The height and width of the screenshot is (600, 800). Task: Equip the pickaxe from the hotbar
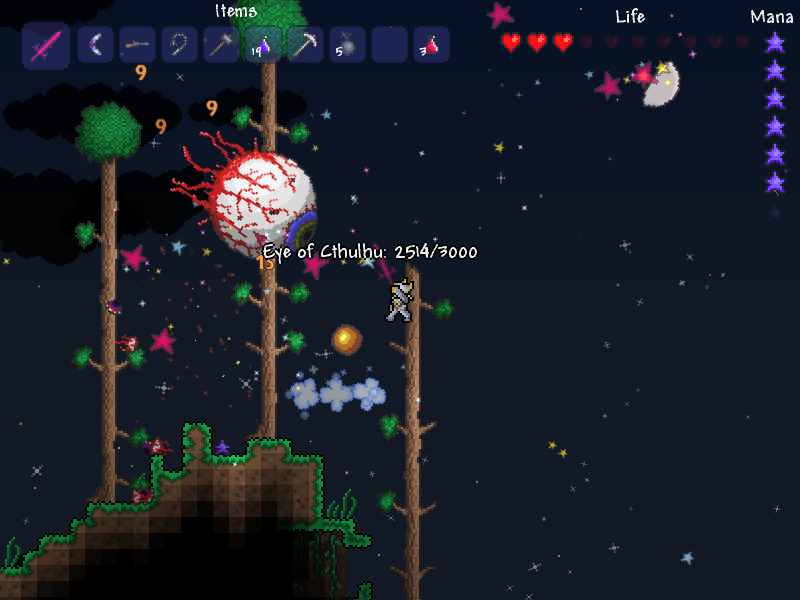[x=305, y=45]
